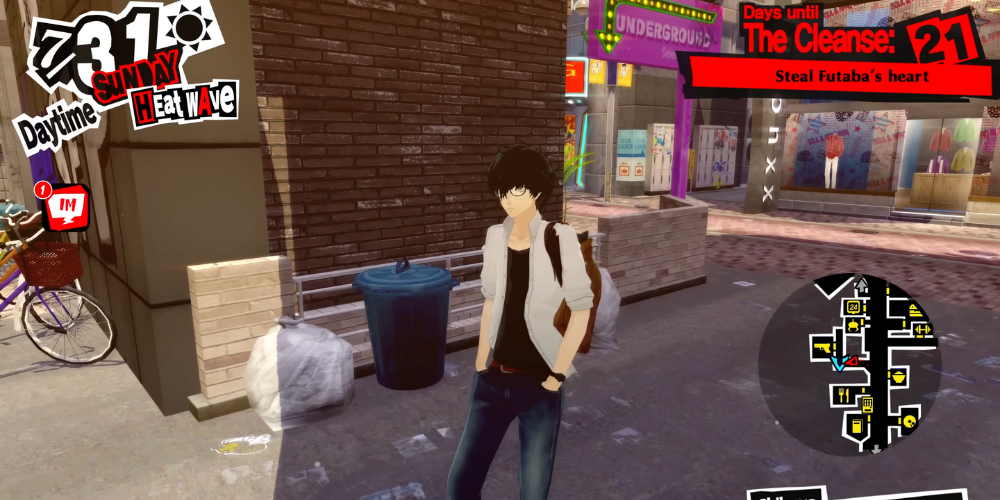1000x500 pixels.
Task: Click the fork and knife restaurant marker
Action: [843, 393]
